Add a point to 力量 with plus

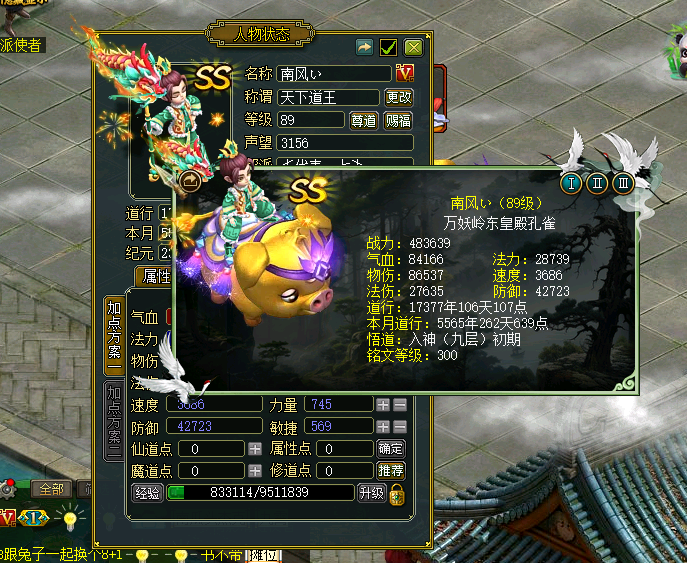382,405
